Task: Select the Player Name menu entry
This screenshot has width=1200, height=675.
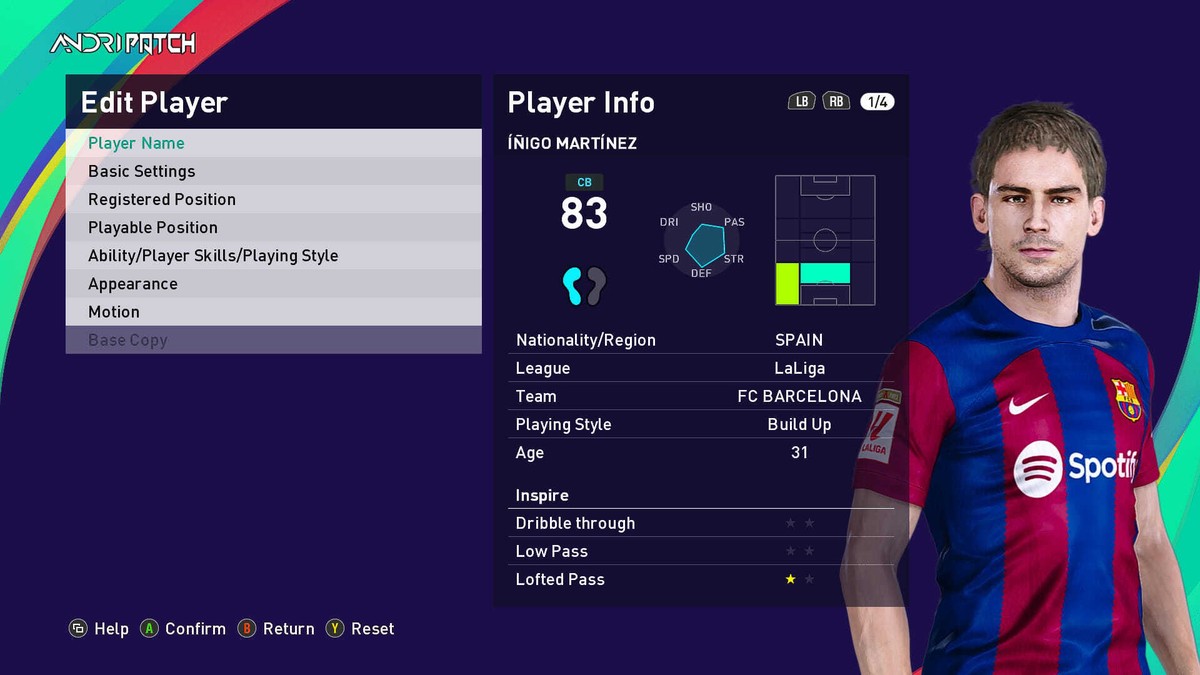Action: coord(273,143)
